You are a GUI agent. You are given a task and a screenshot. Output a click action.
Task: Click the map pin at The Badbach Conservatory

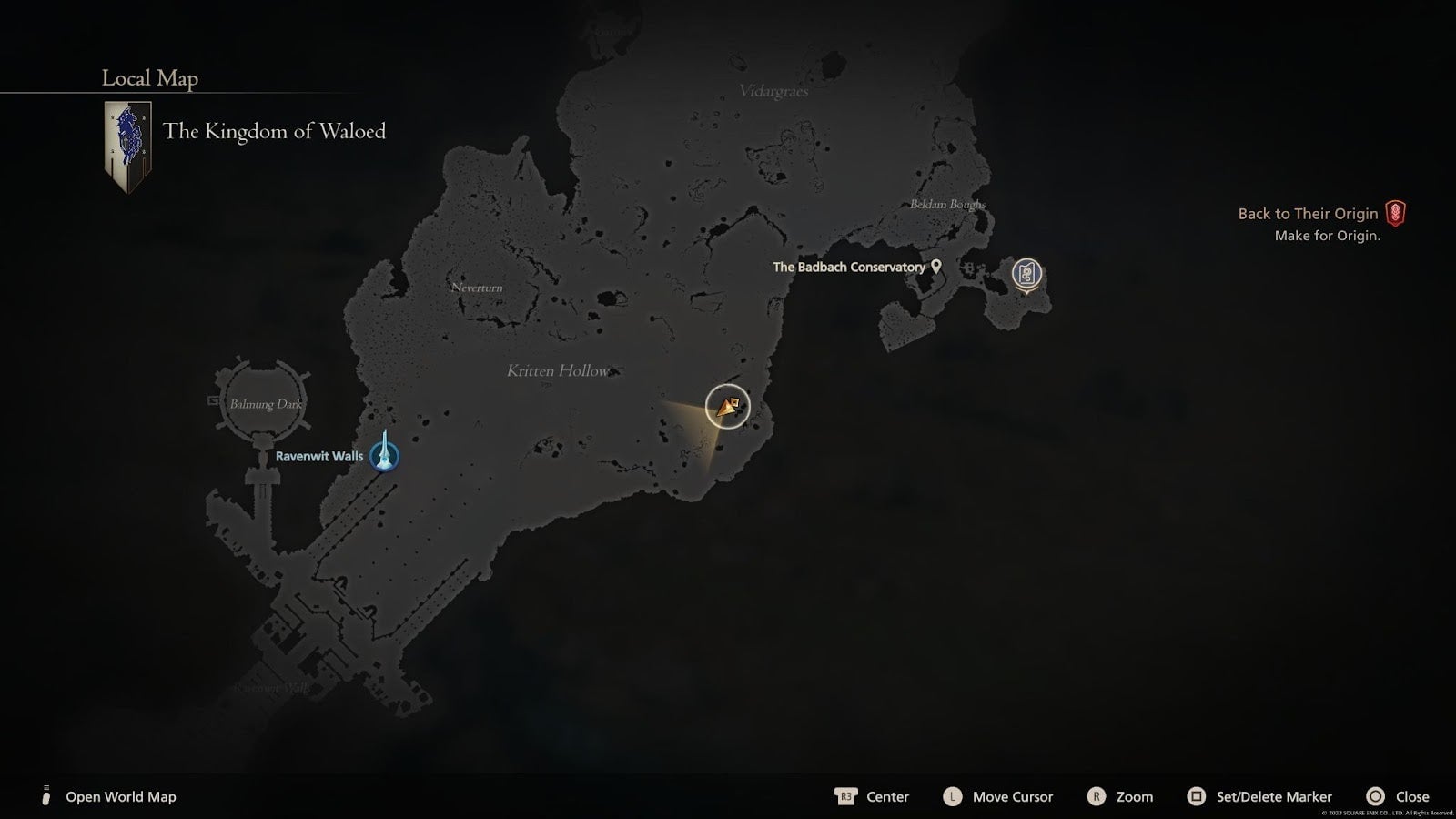(x=935, y=267)
